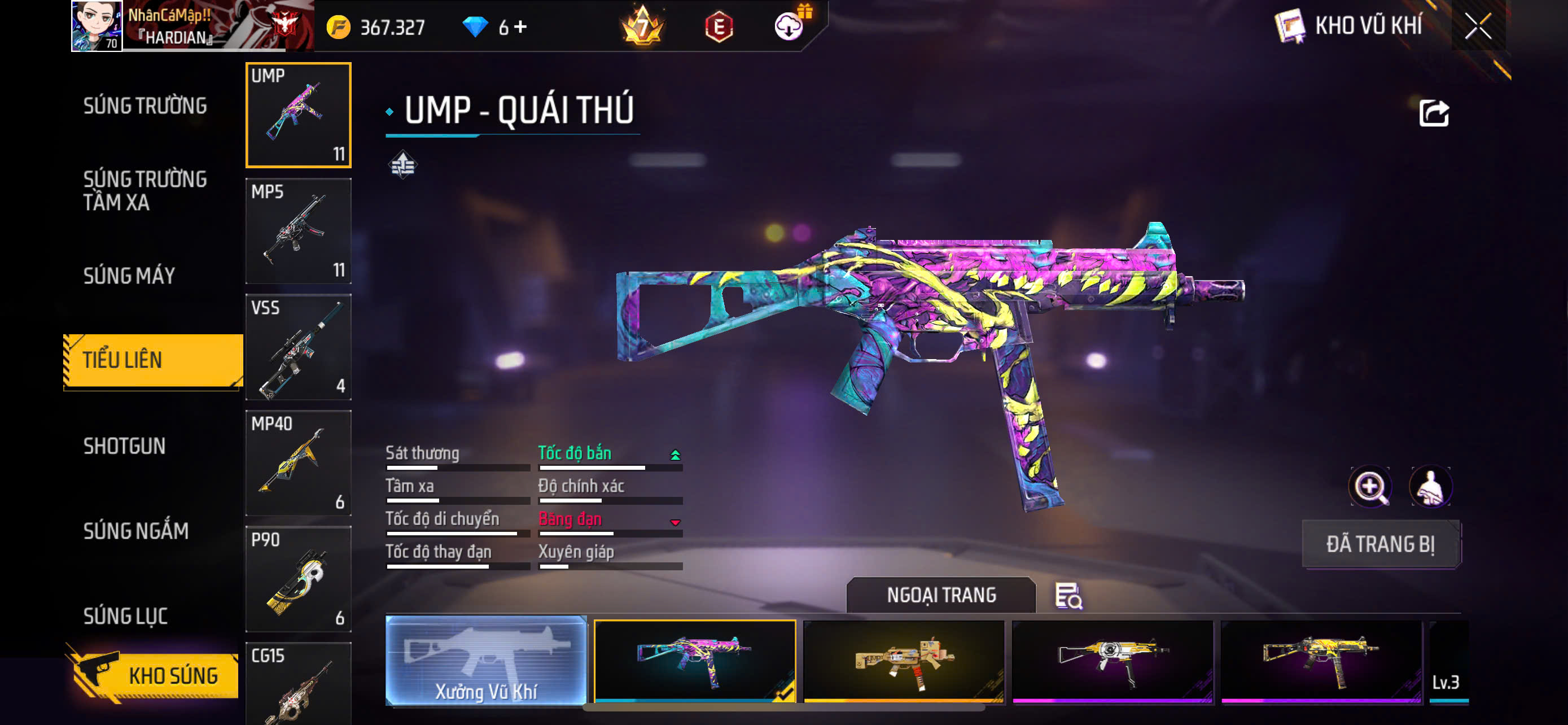Select the Súng Lục category
Image resolution: width=1568 pixels, height=725 pixels.
[x=125, y=615]
